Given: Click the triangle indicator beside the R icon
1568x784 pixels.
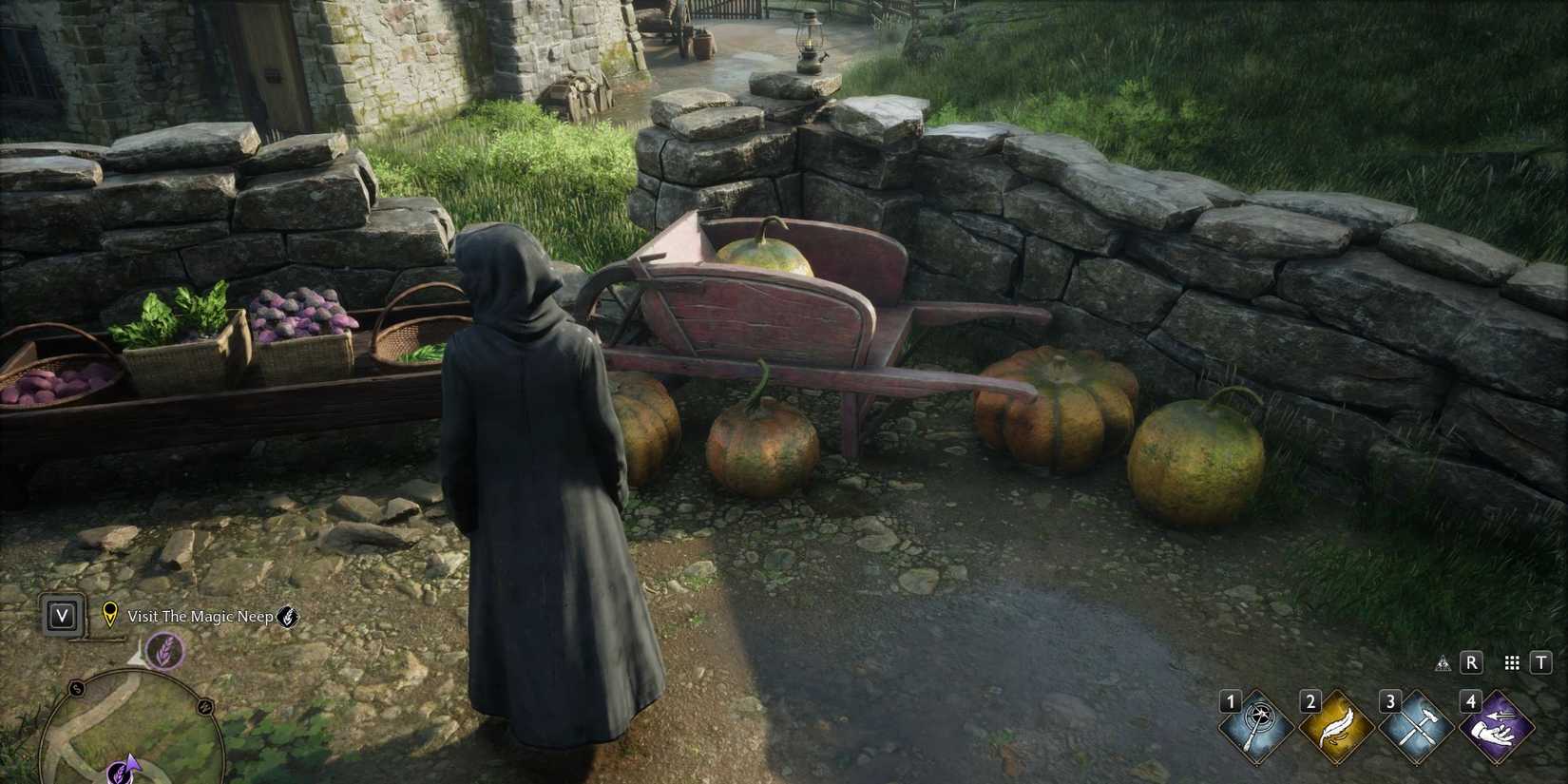Looking at the screenshot, I should point(1444,663).
